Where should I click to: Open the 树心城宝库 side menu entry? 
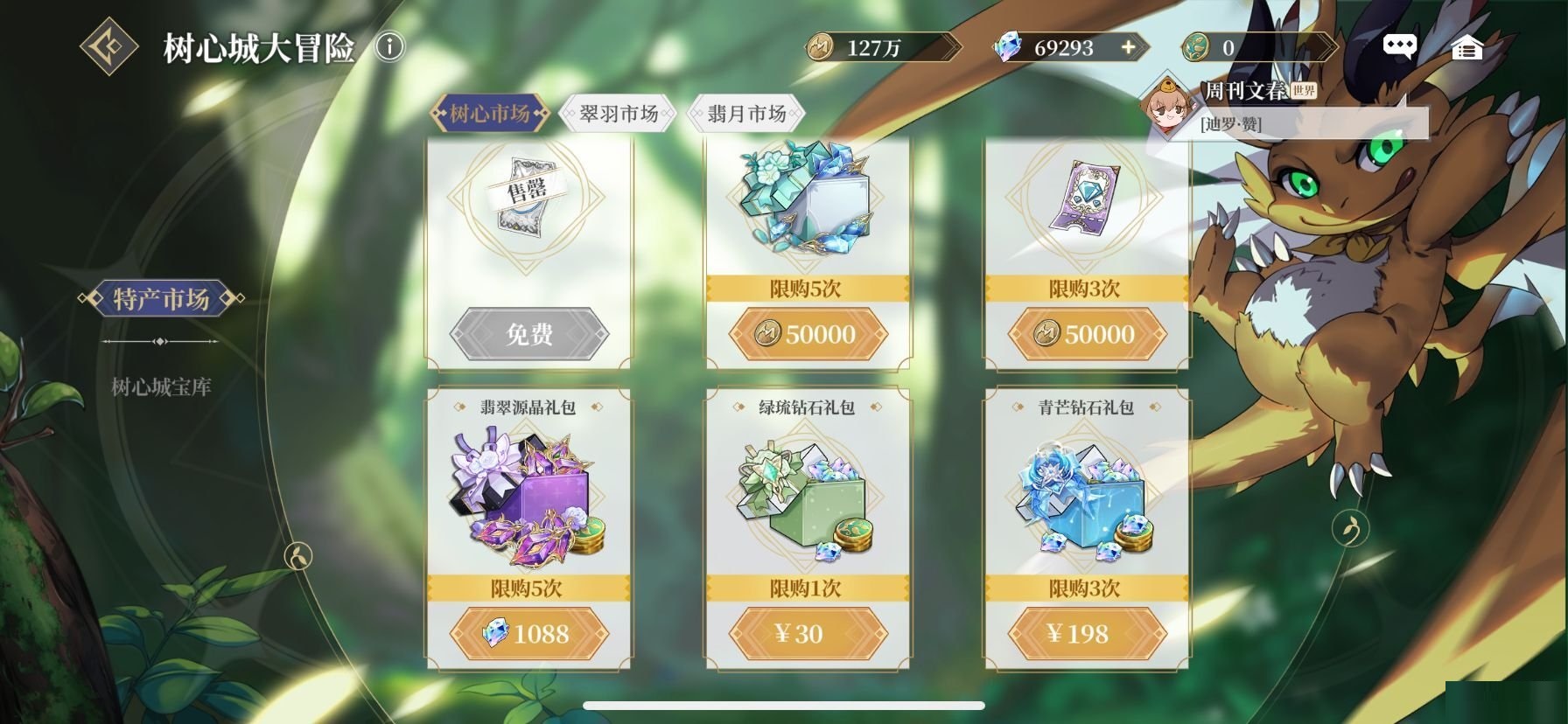[x=161, y=386]
